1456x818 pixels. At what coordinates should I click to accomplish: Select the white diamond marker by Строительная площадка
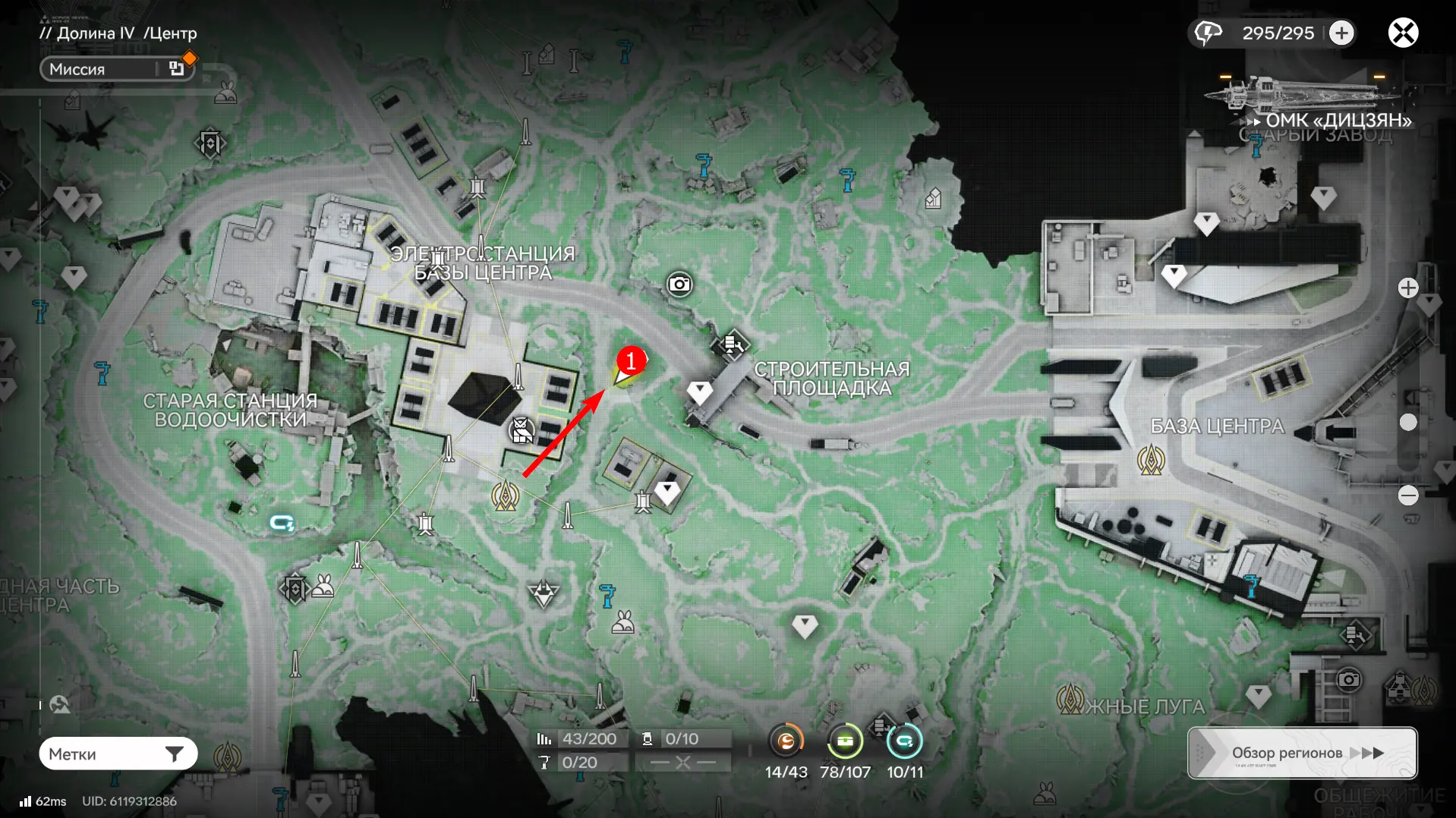tap(699, 392)
